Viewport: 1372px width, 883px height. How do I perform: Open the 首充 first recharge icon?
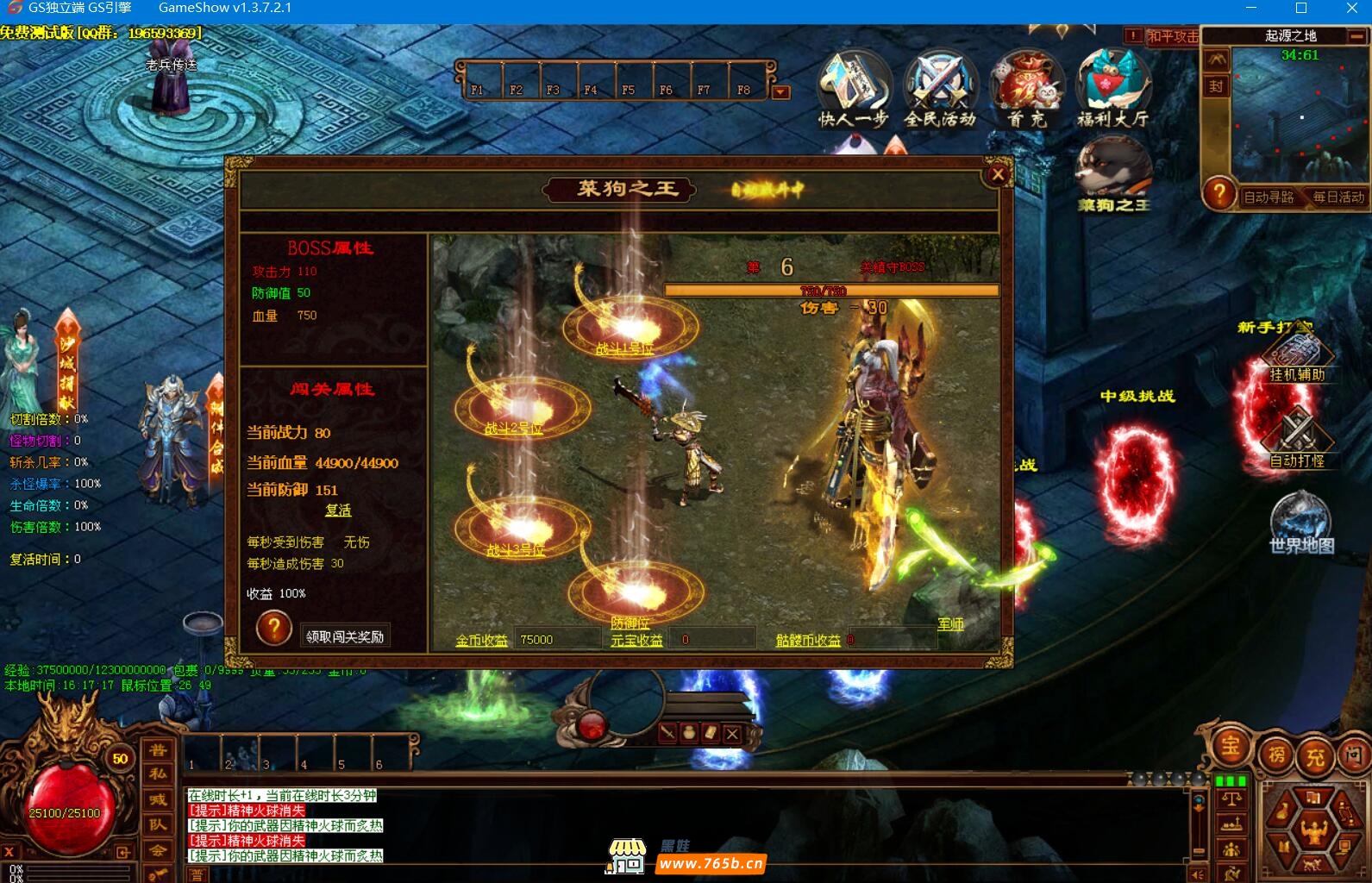click(1026, 89)
